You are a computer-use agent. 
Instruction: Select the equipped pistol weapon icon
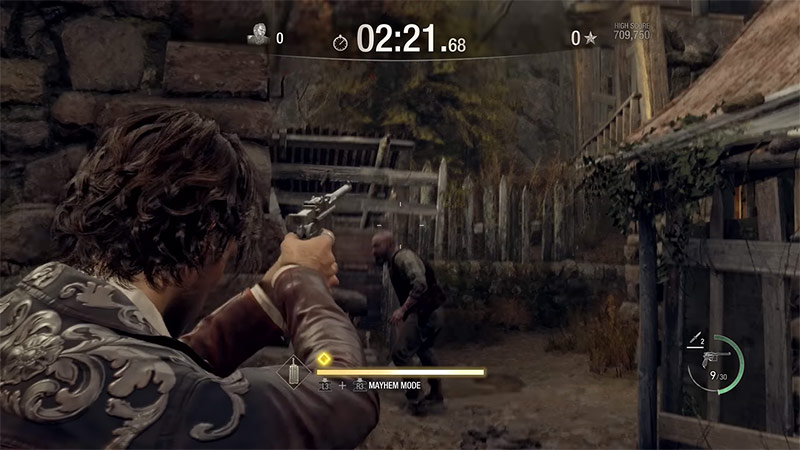[x=713, y=358]
